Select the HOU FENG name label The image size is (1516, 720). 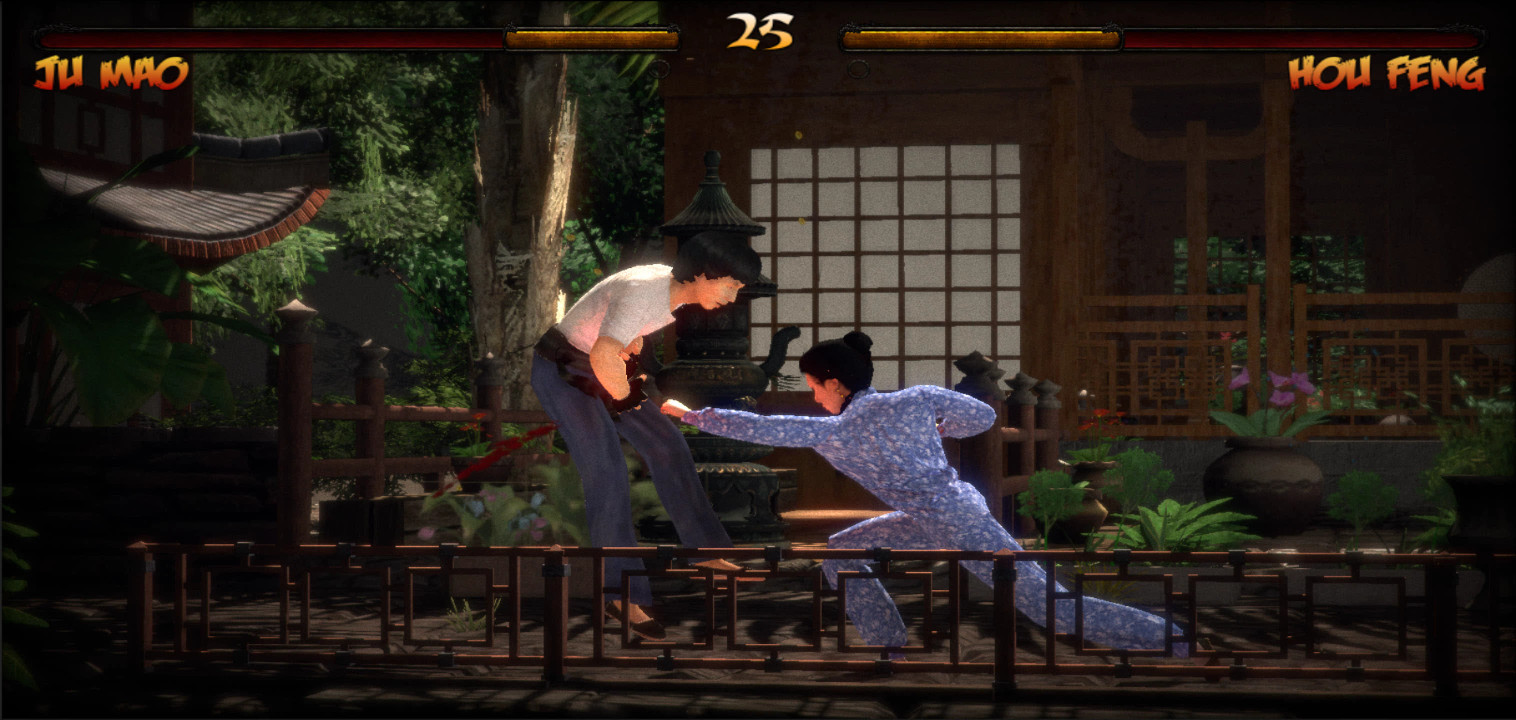(1385, 73)
